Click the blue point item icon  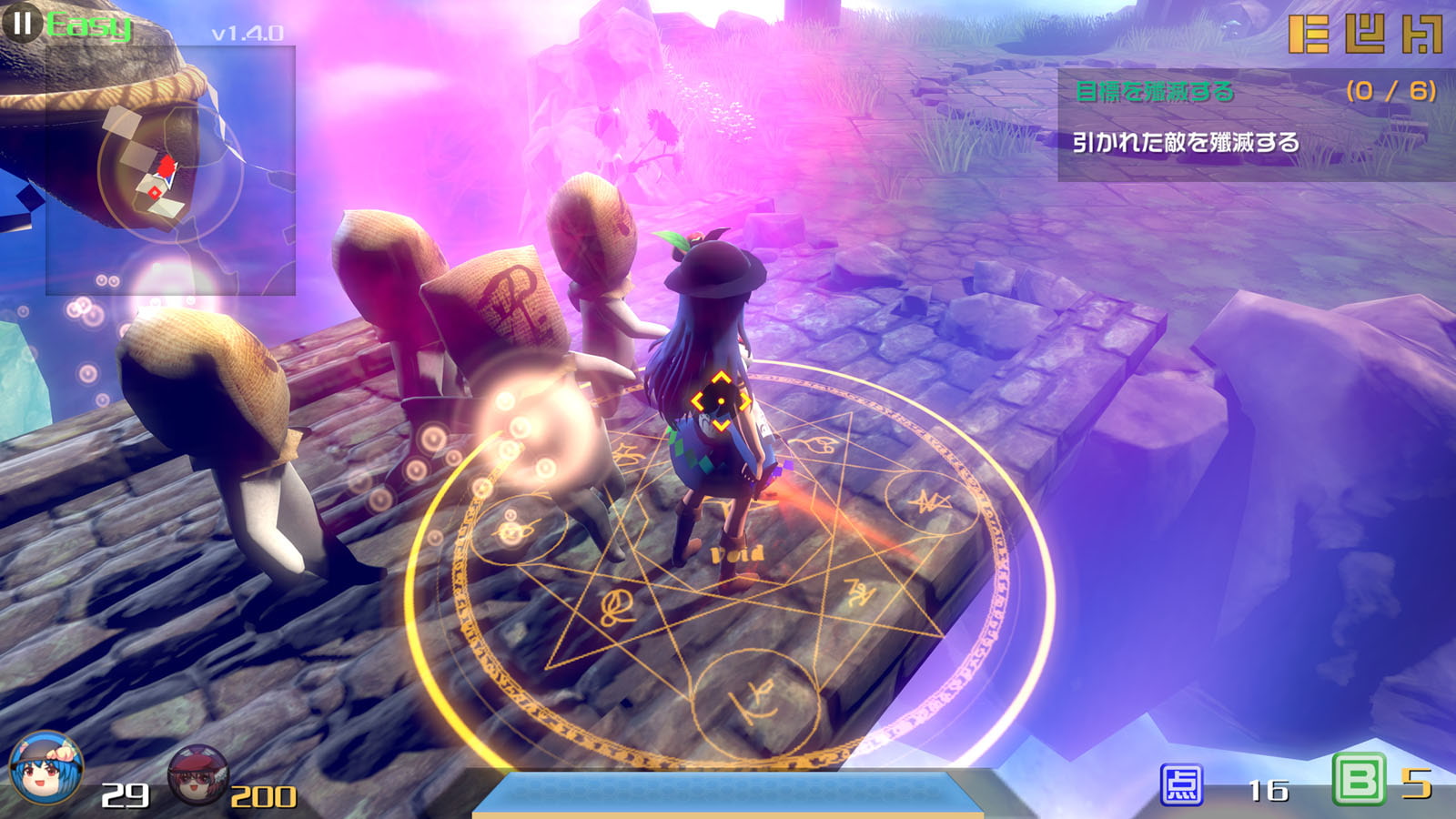pyautogui.click(x=1181, y=785)
